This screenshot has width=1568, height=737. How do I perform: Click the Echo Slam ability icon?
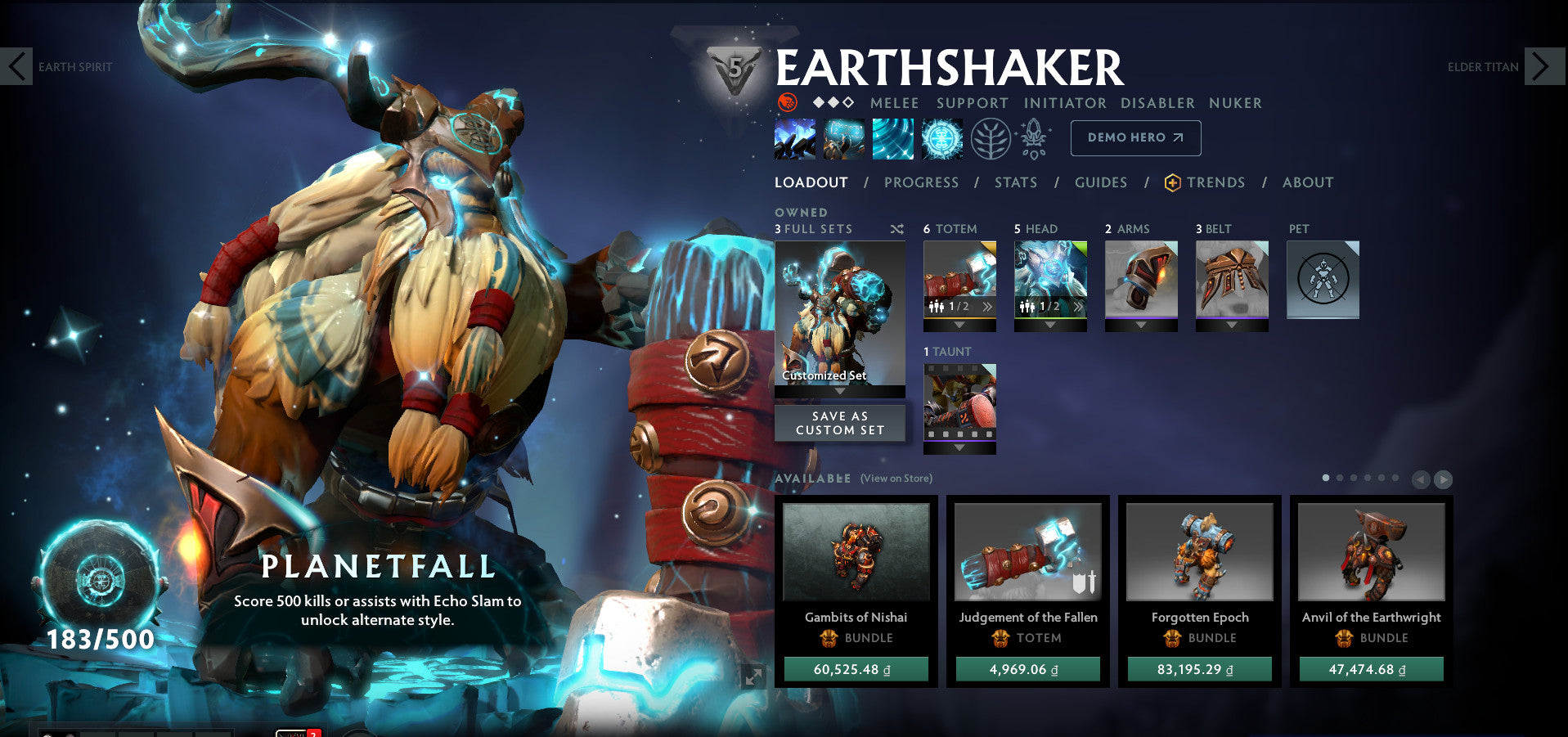942,137
